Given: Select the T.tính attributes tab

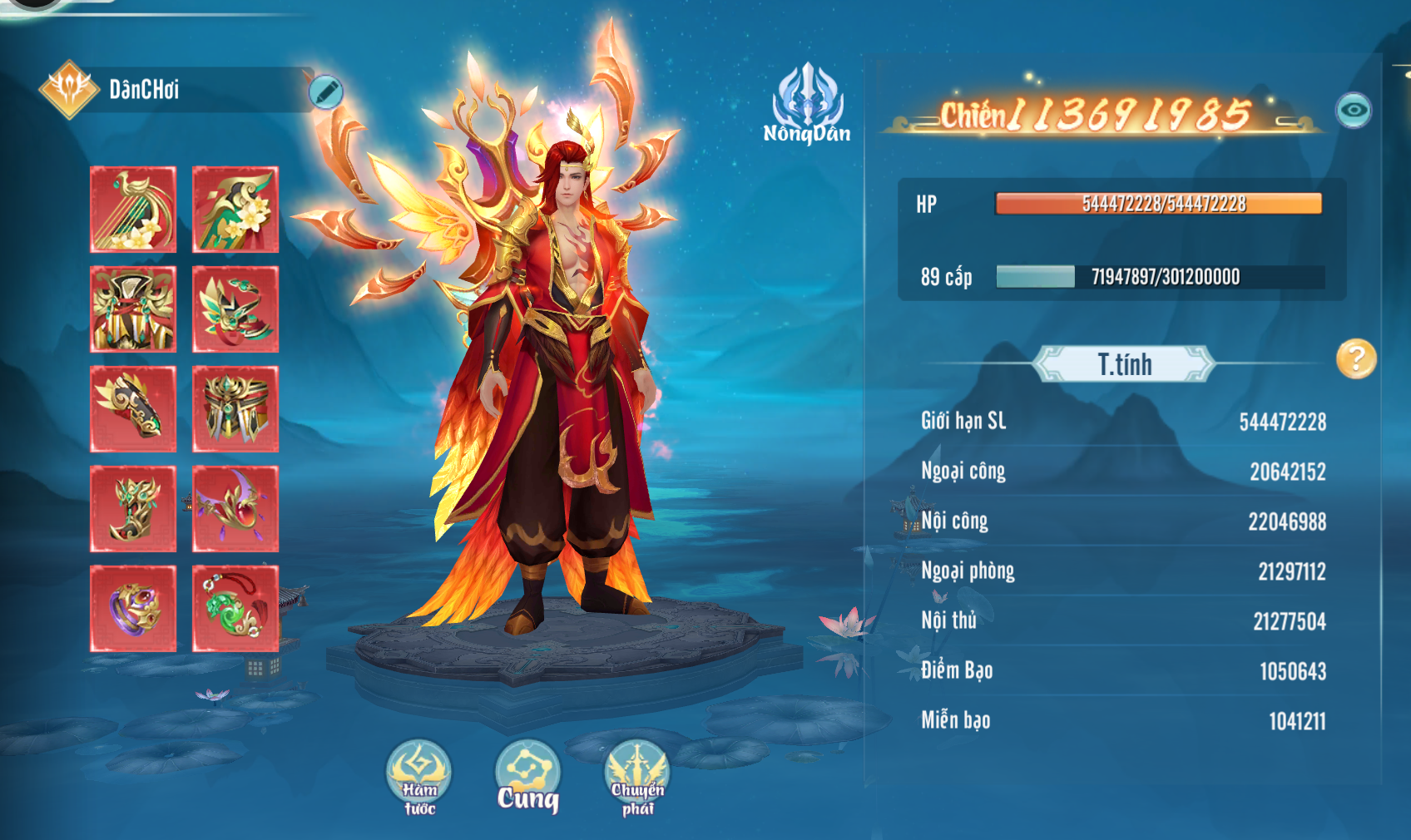Looking at the screenshot, I should (1124, 364).
